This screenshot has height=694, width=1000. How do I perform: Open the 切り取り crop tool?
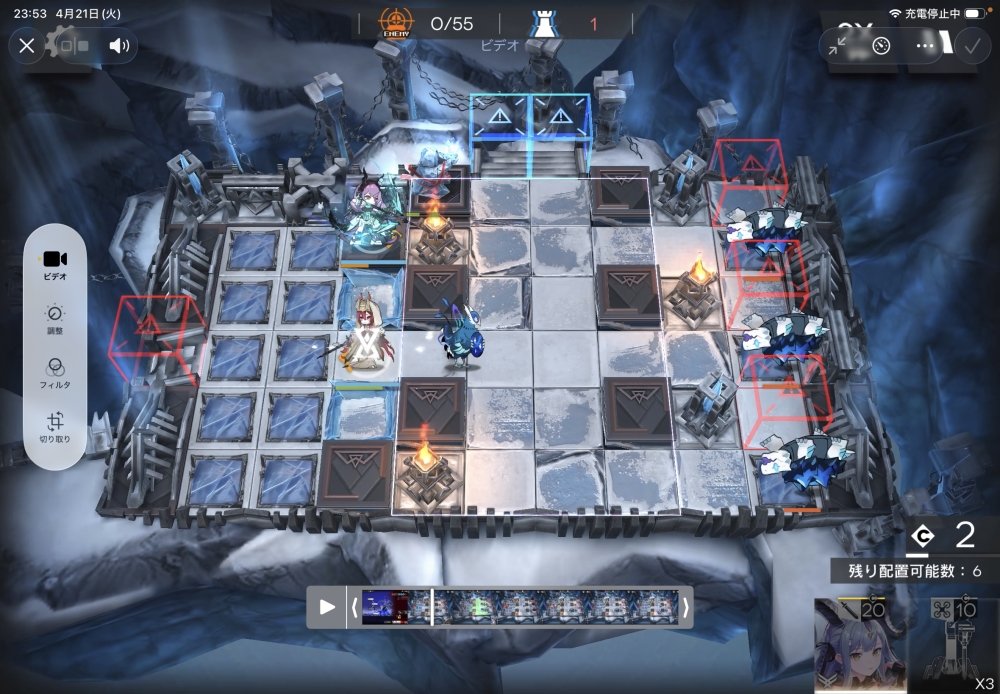(56, 428)
